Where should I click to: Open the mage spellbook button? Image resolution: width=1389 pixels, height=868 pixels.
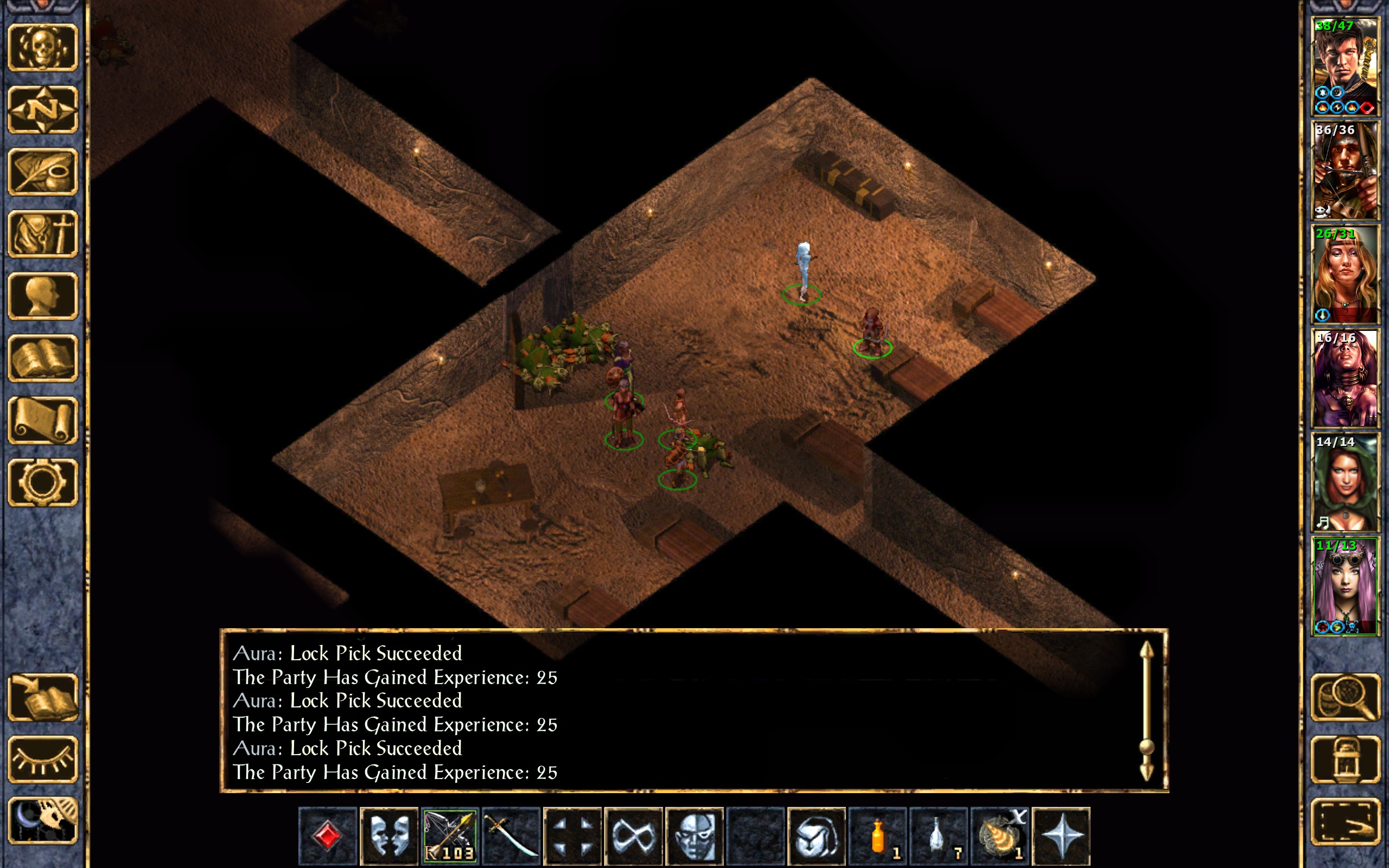42,358
